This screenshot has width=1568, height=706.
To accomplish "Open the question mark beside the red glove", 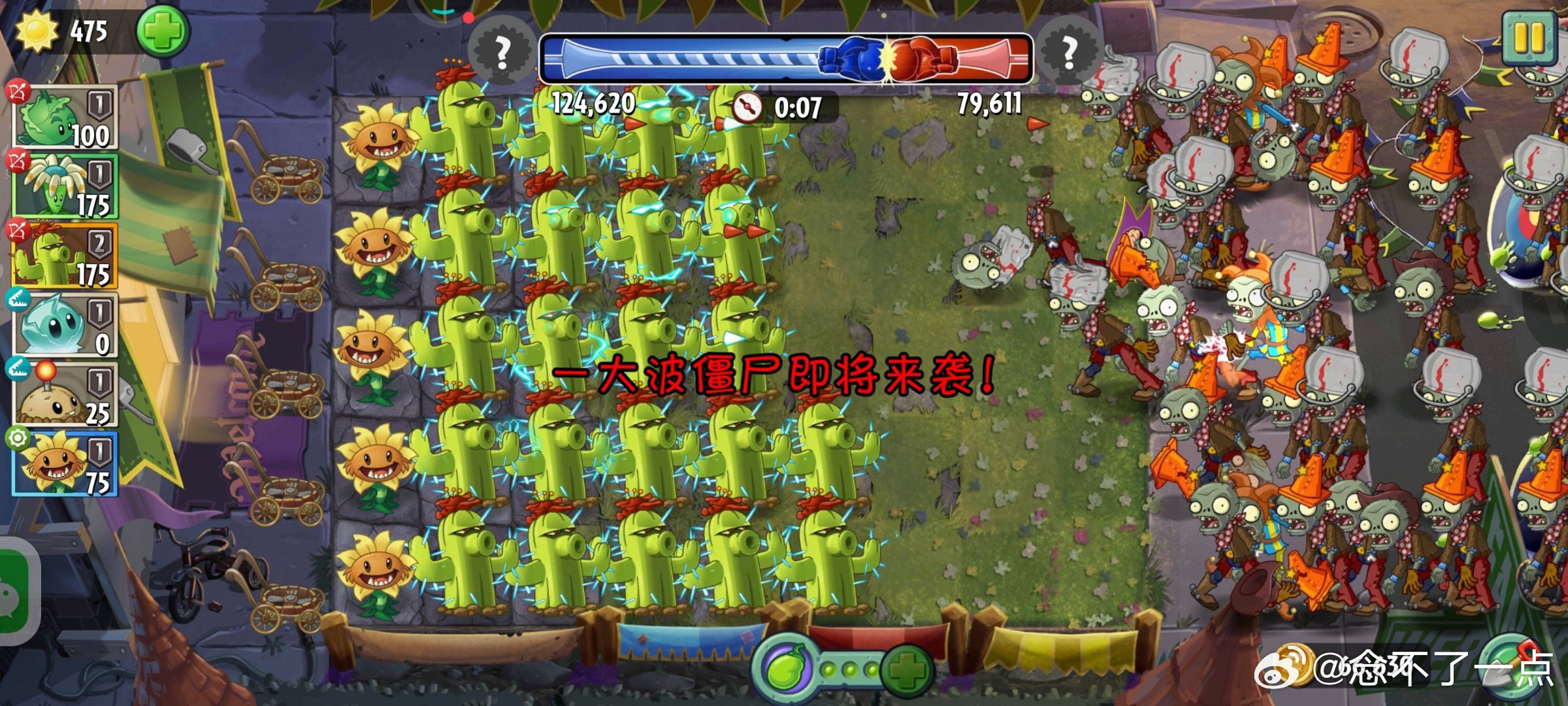I will click(1070, 52).
